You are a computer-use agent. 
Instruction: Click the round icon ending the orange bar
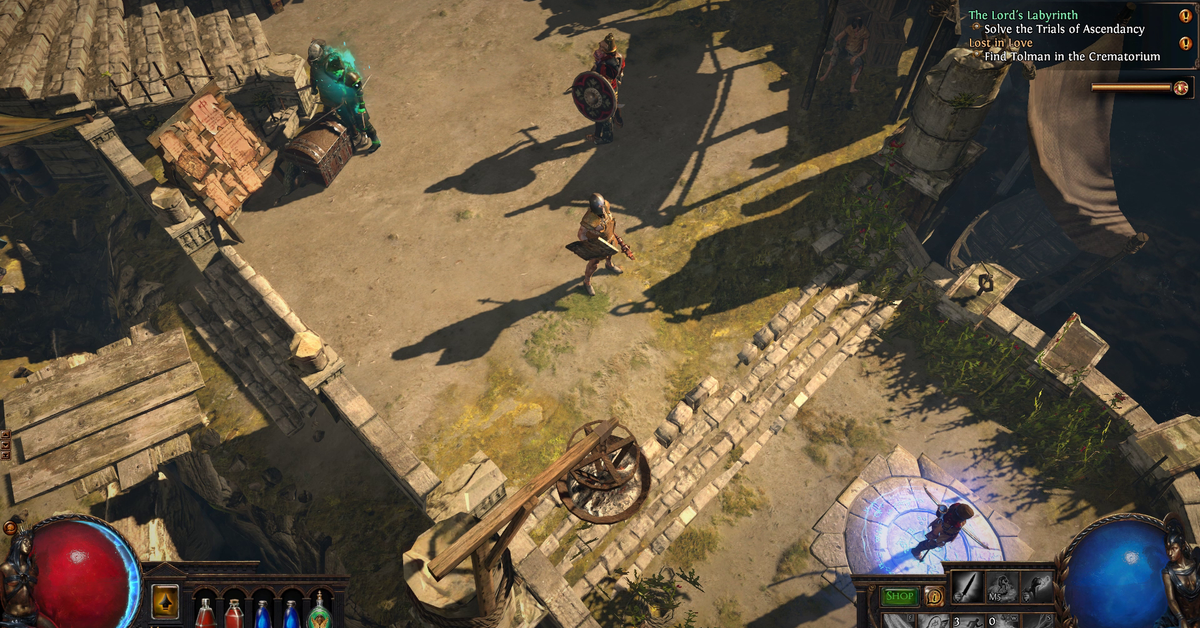(x=1181, y=87)
